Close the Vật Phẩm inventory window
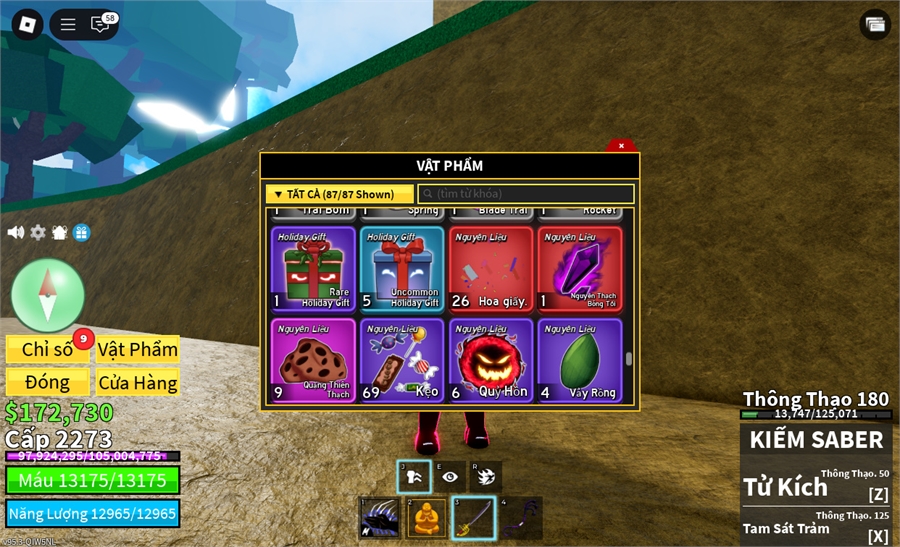Image resolution: width=900 pixels, height=547 pixels. point(621,146)
